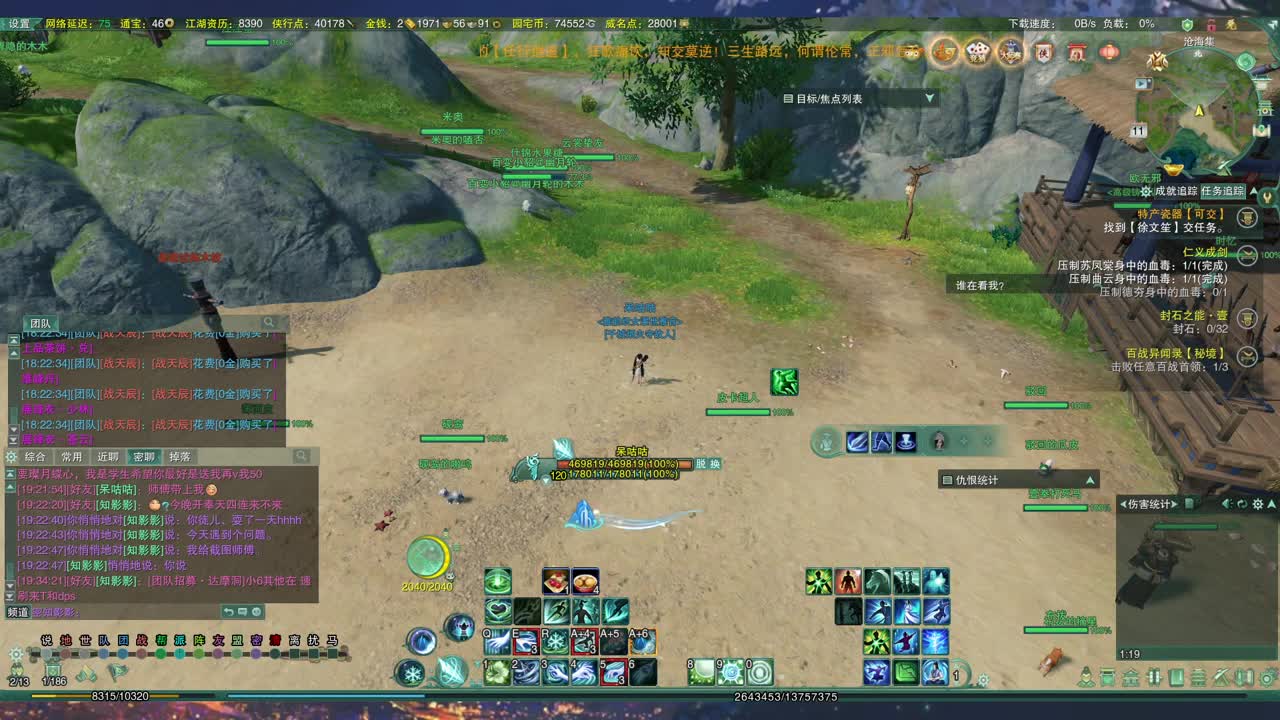Toggle the 队 channel color dot
The image size is (1280, 720).
click(102, 653)
